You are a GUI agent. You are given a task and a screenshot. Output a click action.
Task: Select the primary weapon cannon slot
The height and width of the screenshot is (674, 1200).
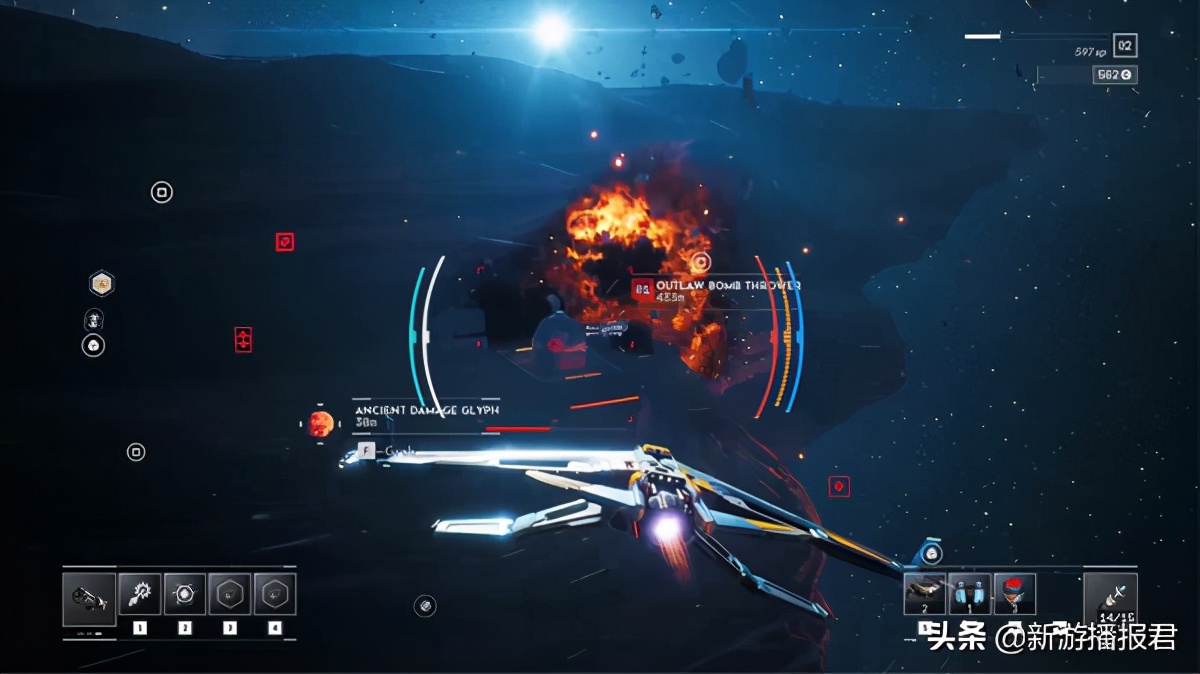tap(88, 599)
